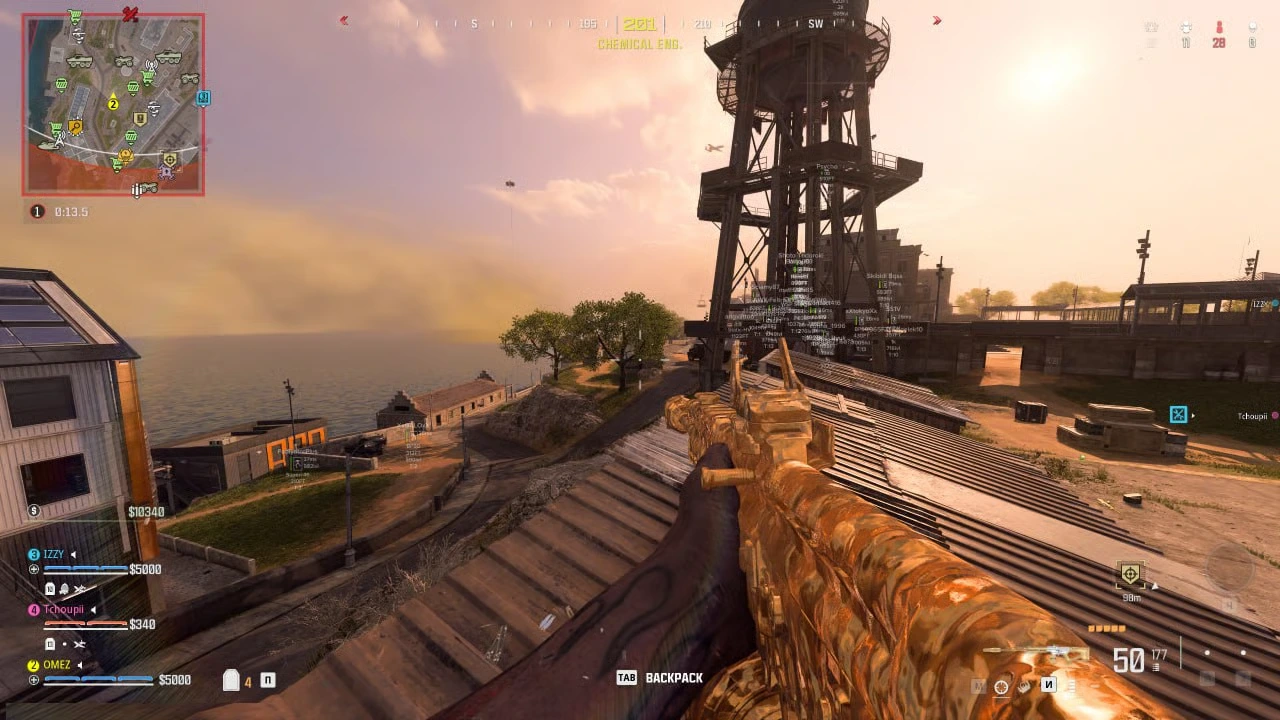Click the cash balance dollar icon
The width and height of the screenshot is (1280, 720).
coord(34,511)
